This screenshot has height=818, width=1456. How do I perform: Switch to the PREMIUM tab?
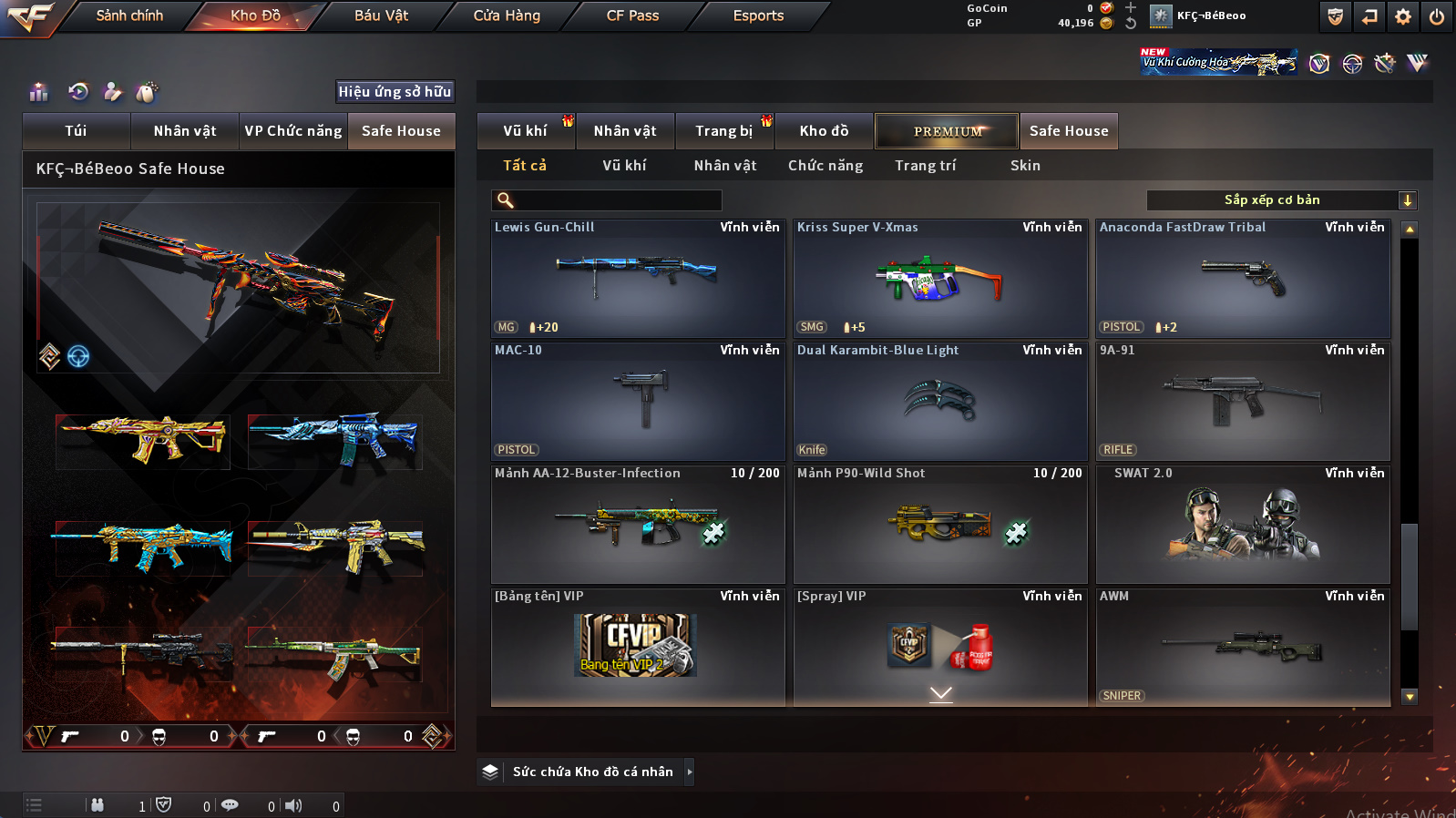(x=947, y=131)
